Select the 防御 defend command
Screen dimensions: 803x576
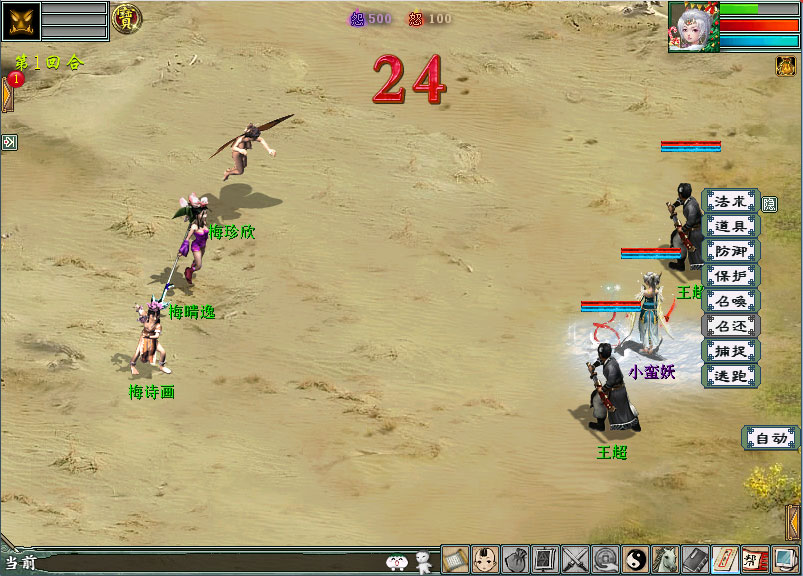click(731, 252)
